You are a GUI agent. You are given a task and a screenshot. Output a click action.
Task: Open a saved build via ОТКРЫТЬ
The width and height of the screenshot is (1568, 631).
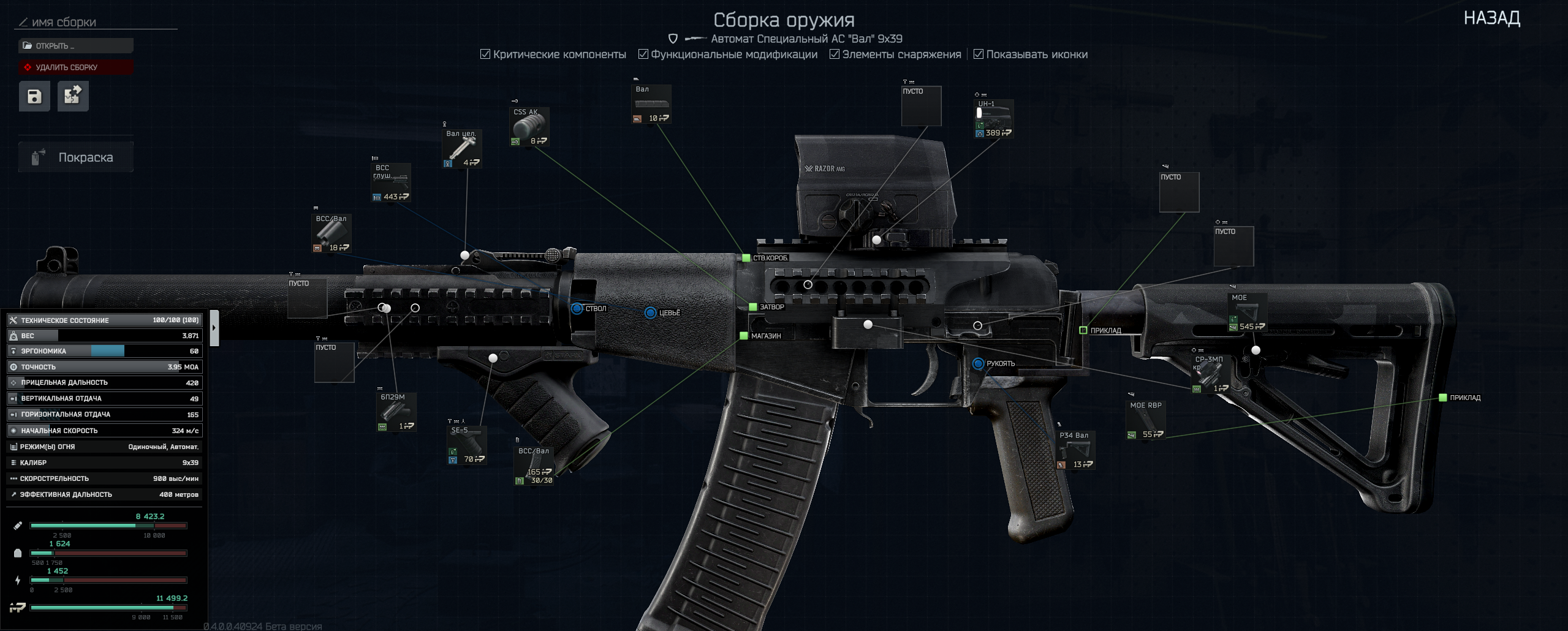(x=75, y=46)
